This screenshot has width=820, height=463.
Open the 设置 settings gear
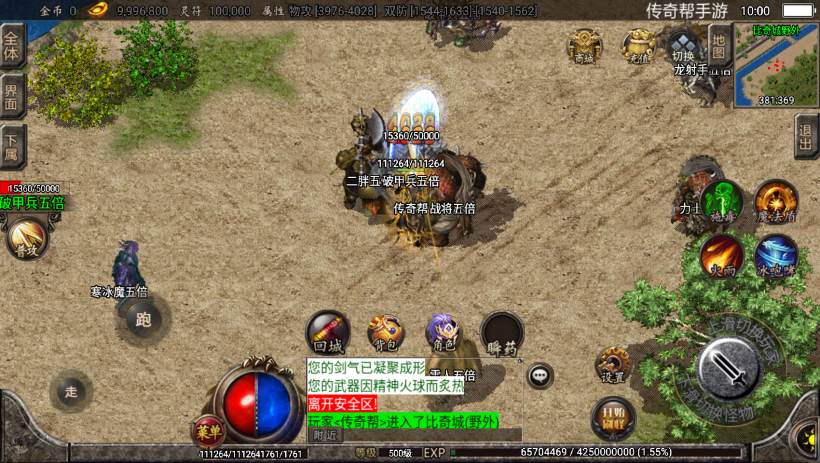[x=613, y=365]
